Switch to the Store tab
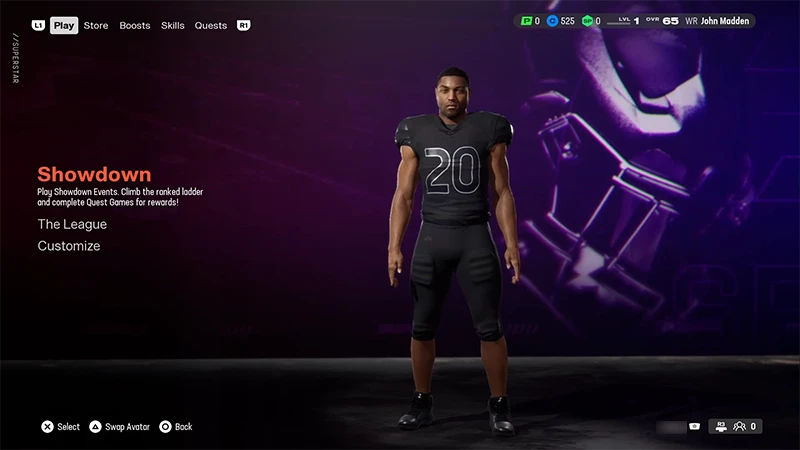The image size is (800, 450). 96,25
